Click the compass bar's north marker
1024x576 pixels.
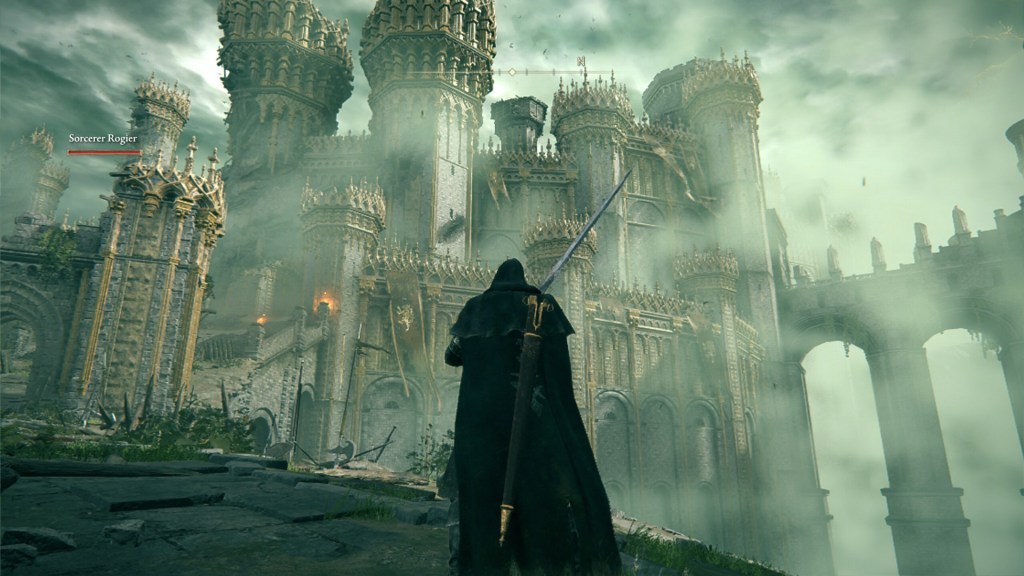[x=580, y=62]
